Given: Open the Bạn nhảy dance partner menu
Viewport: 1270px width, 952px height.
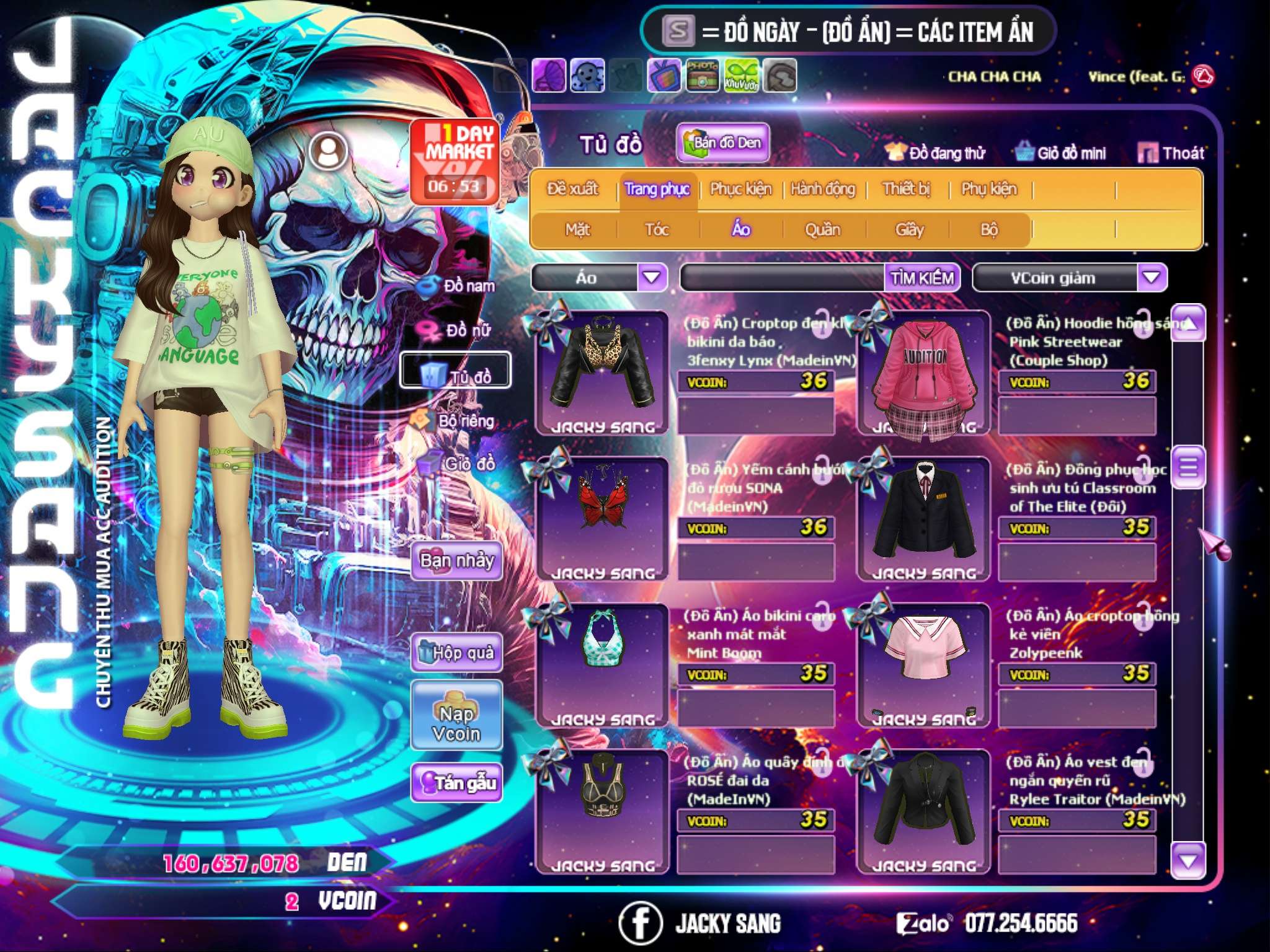Looking at the screenshot, I should [x=457, y=561].
